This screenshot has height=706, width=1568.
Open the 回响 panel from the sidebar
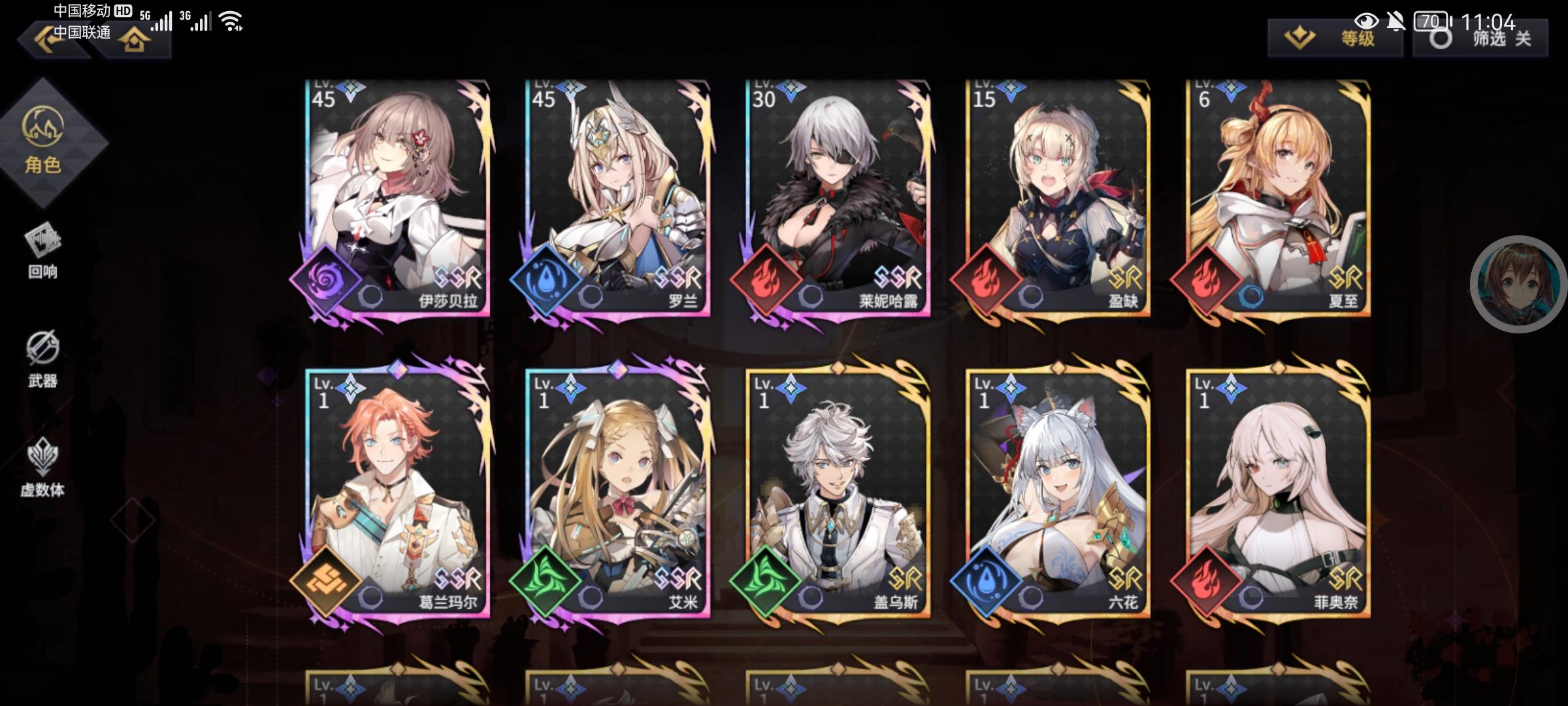coord(42,255)
